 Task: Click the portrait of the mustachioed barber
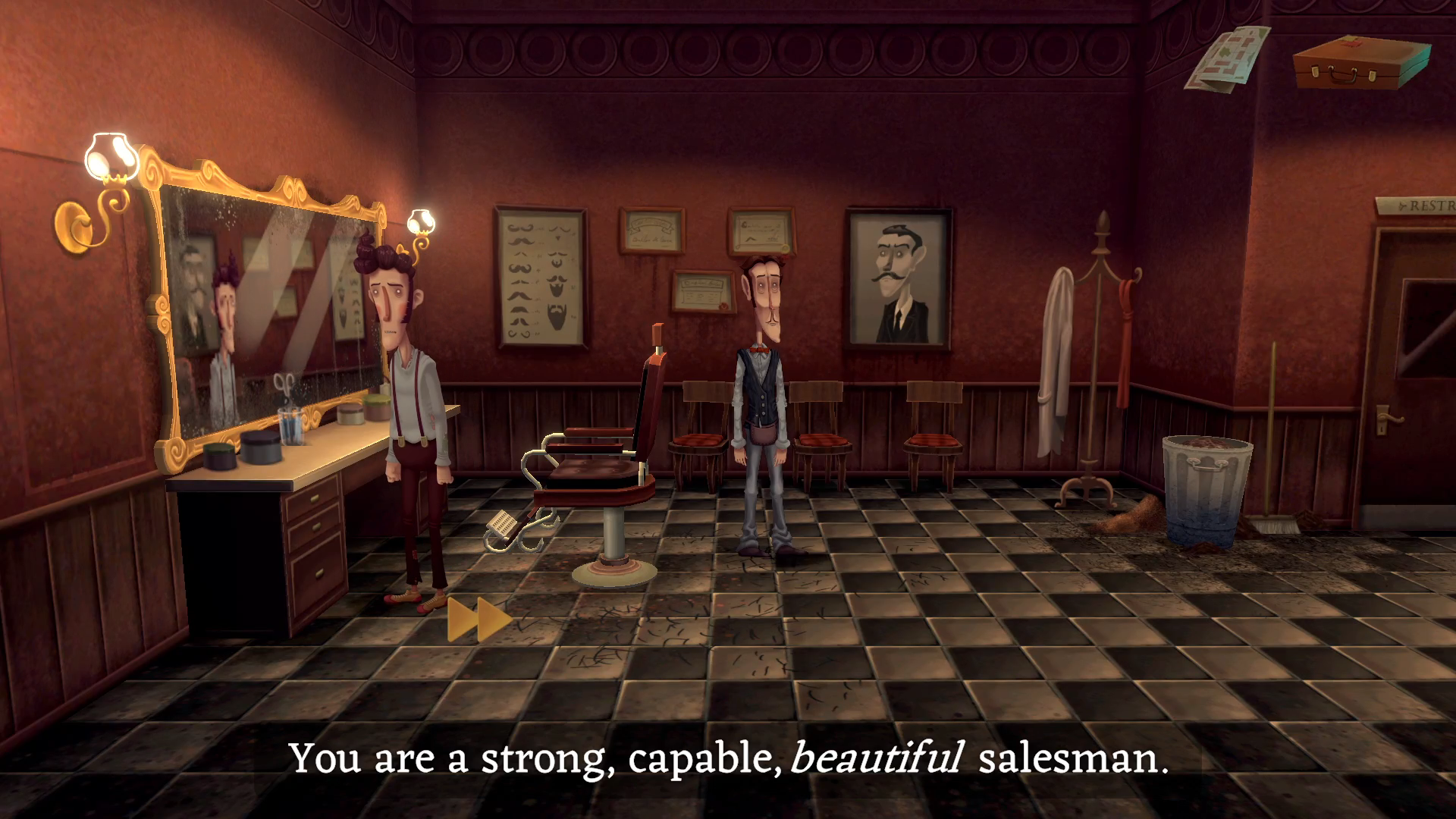pyautogui.click(x=899, y=277)
